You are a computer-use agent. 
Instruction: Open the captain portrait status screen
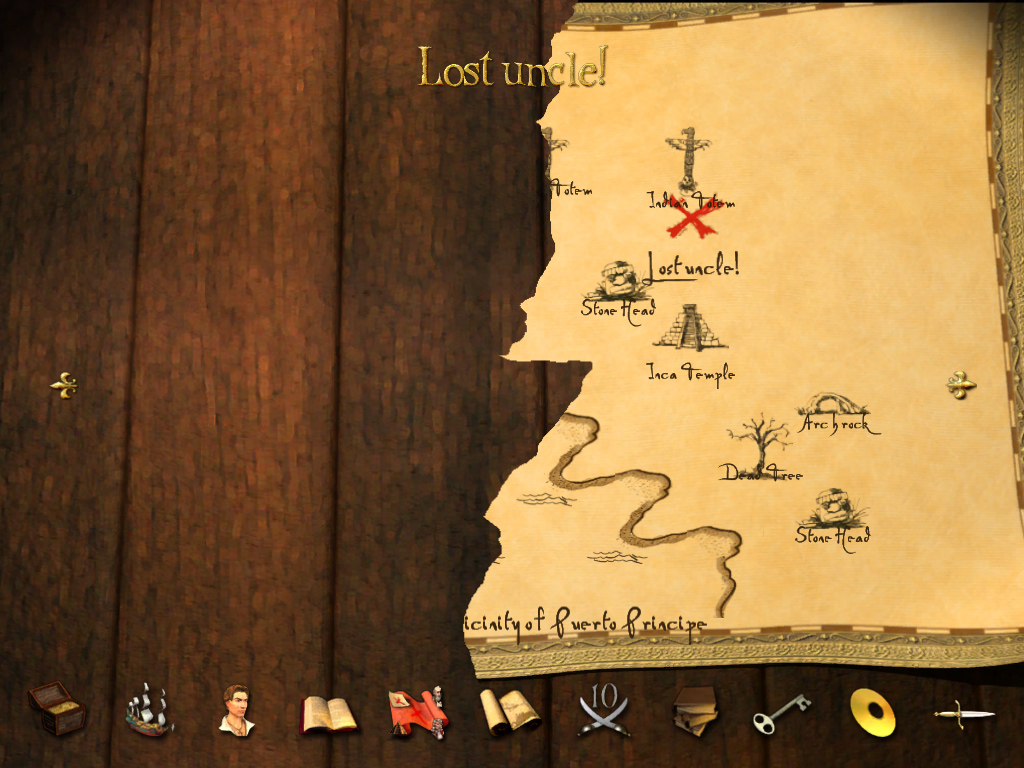point(237,710)
